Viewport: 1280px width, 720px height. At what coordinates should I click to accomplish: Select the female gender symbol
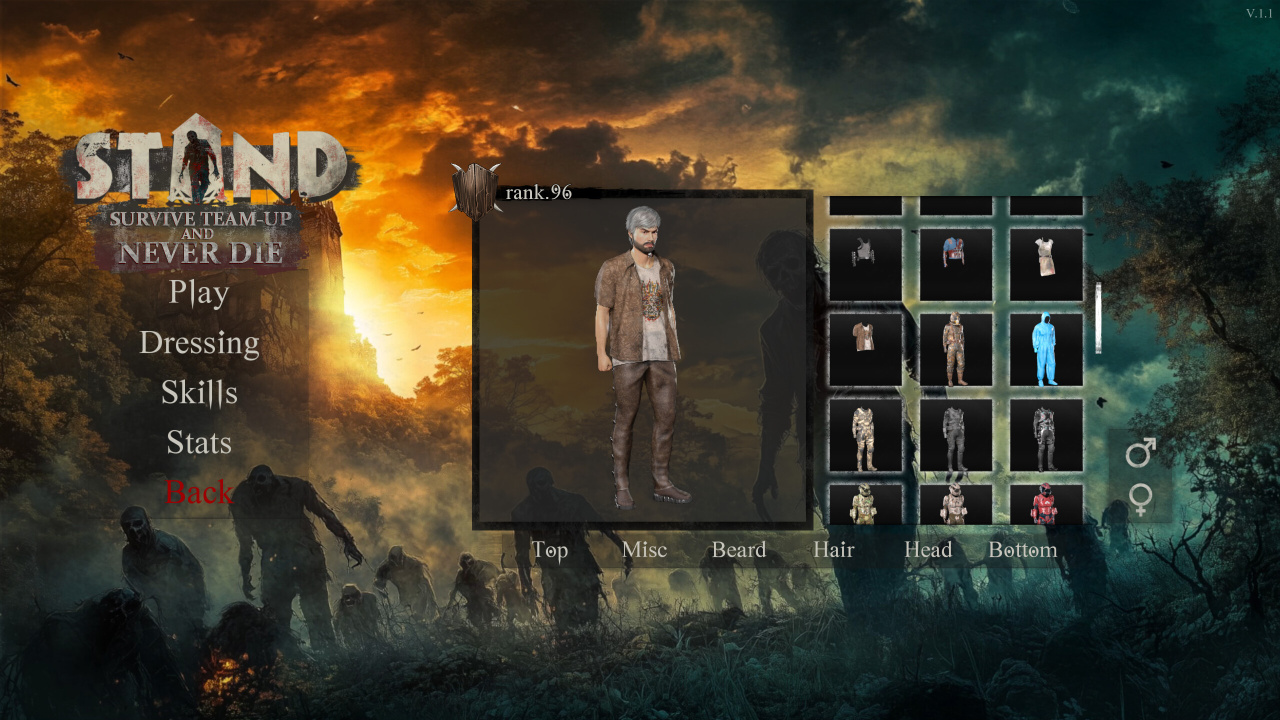tap(1140, 499)
